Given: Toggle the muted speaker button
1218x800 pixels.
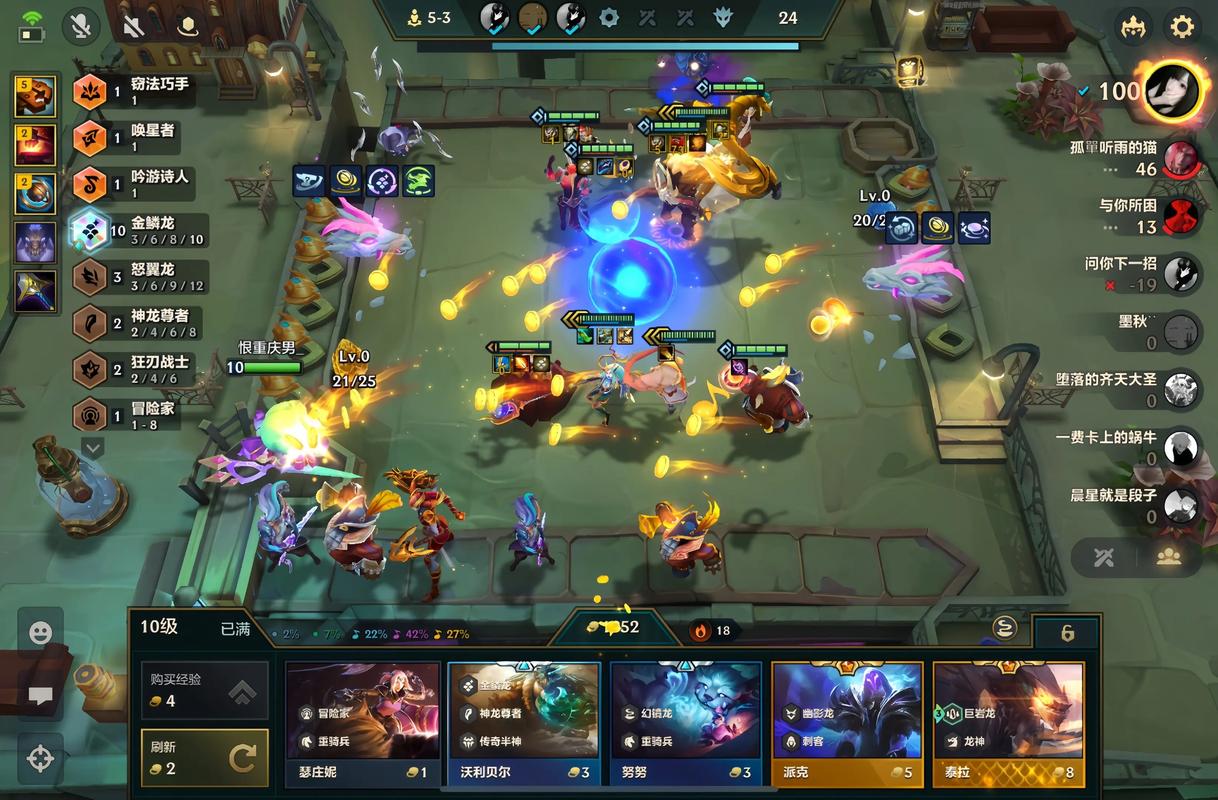Looking at the screenshot, I should (133, 26).
